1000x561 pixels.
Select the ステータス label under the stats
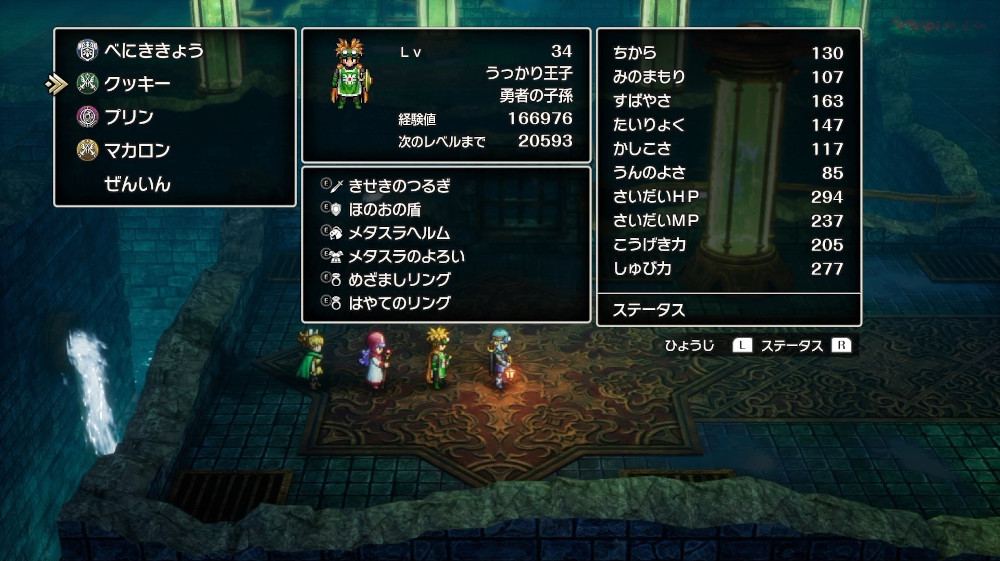(x=648, y=310)
